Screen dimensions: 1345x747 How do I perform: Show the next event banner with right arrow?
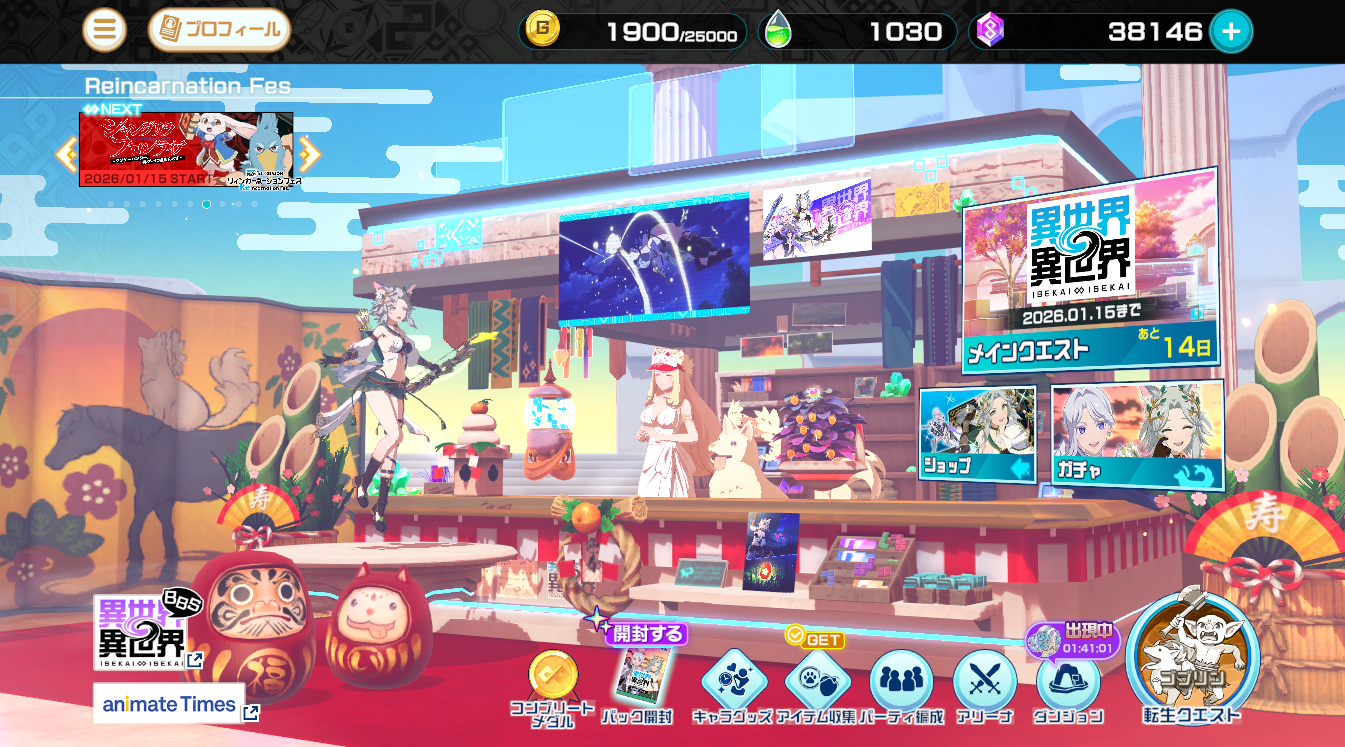coord(309,153)
